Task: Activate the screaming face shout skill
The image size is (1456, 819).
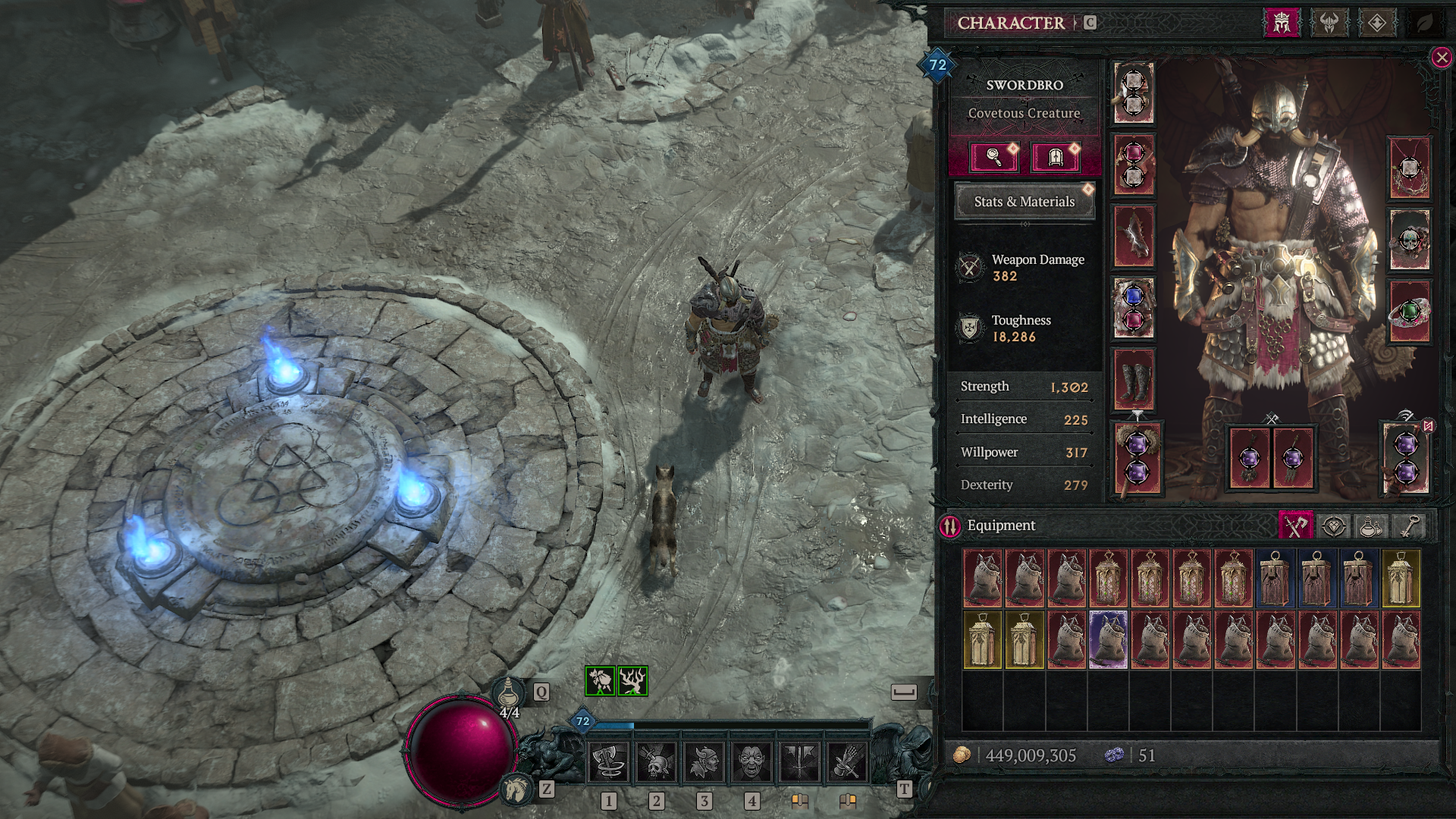Action: 752,761
